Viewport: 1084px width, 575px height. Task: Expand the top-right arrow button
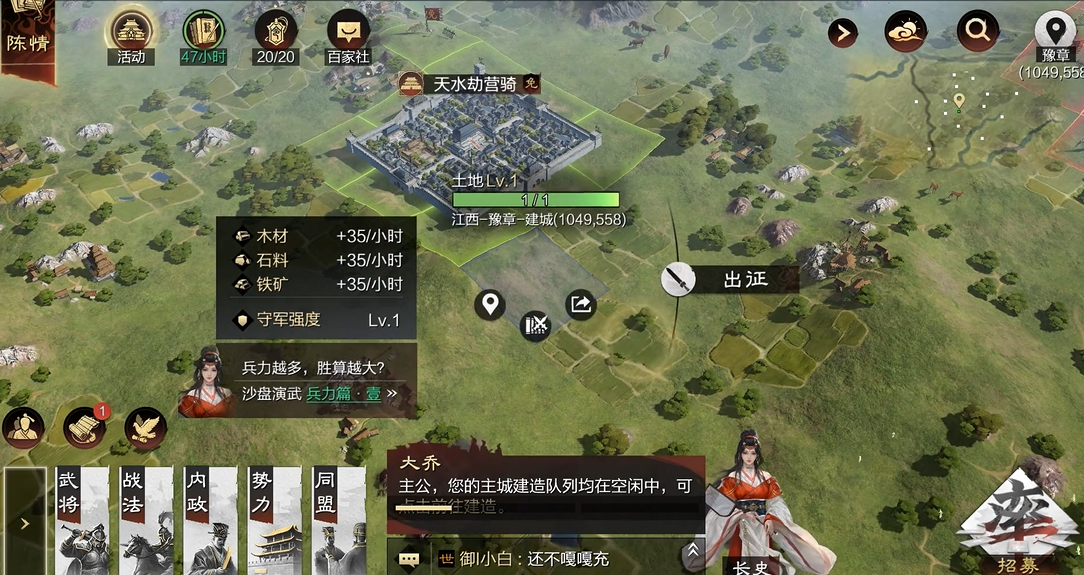[x=842, y=33]
